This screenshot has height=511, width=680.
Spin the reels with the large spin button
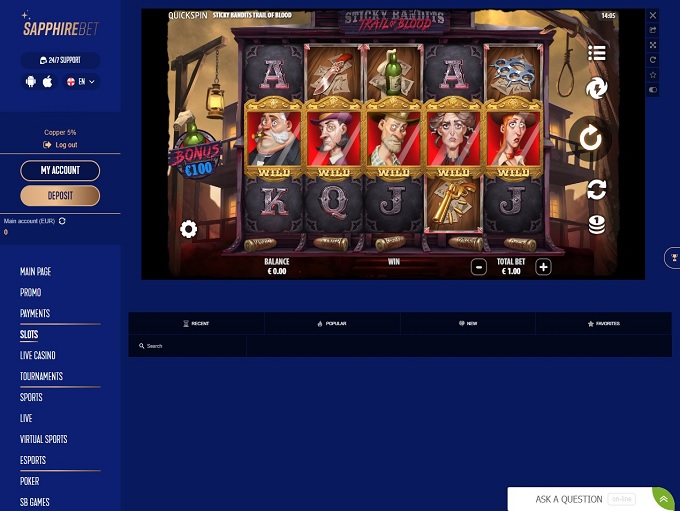tap(592, 138)
